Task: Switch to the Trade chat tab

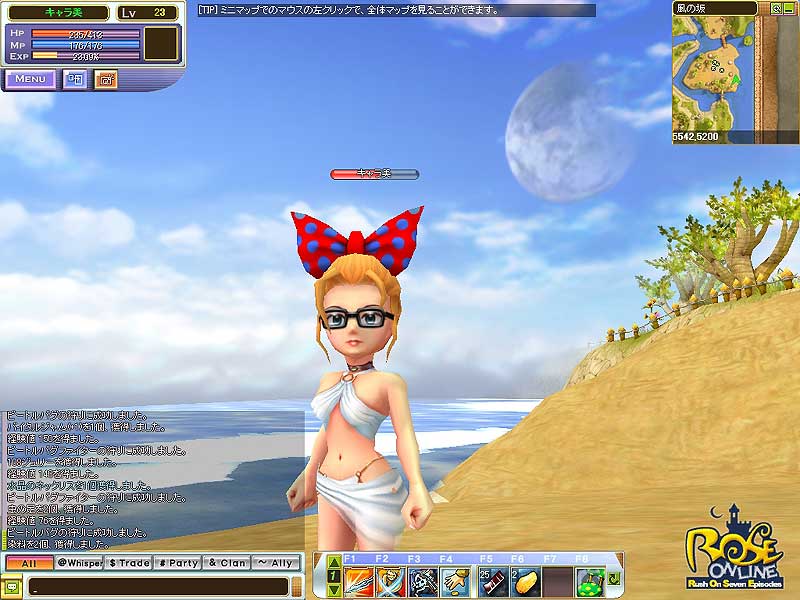Action: coord(128,563)
